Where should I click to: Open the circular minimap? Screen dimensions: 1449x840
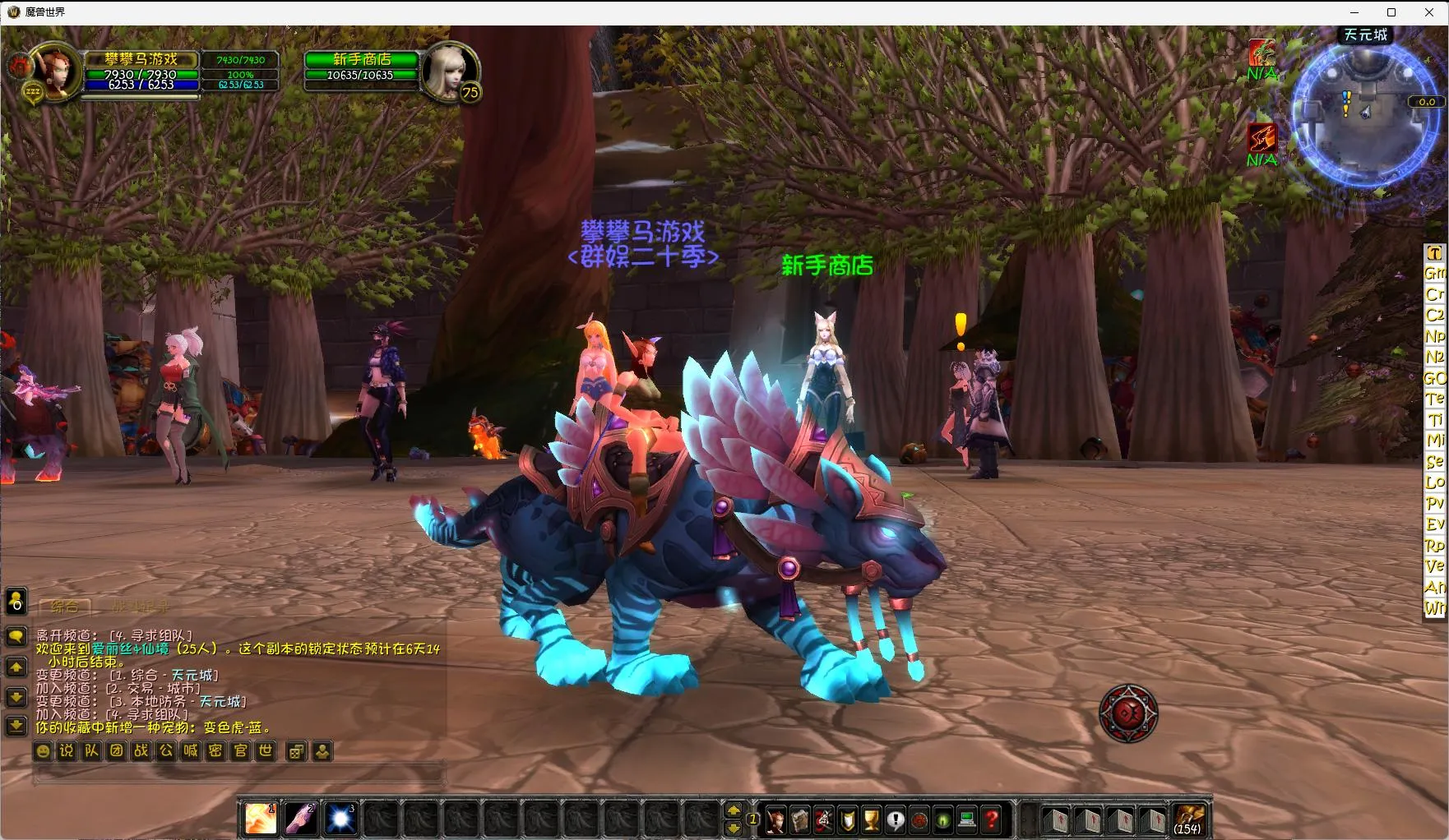pyautogui.click(x=1361, y=114)
